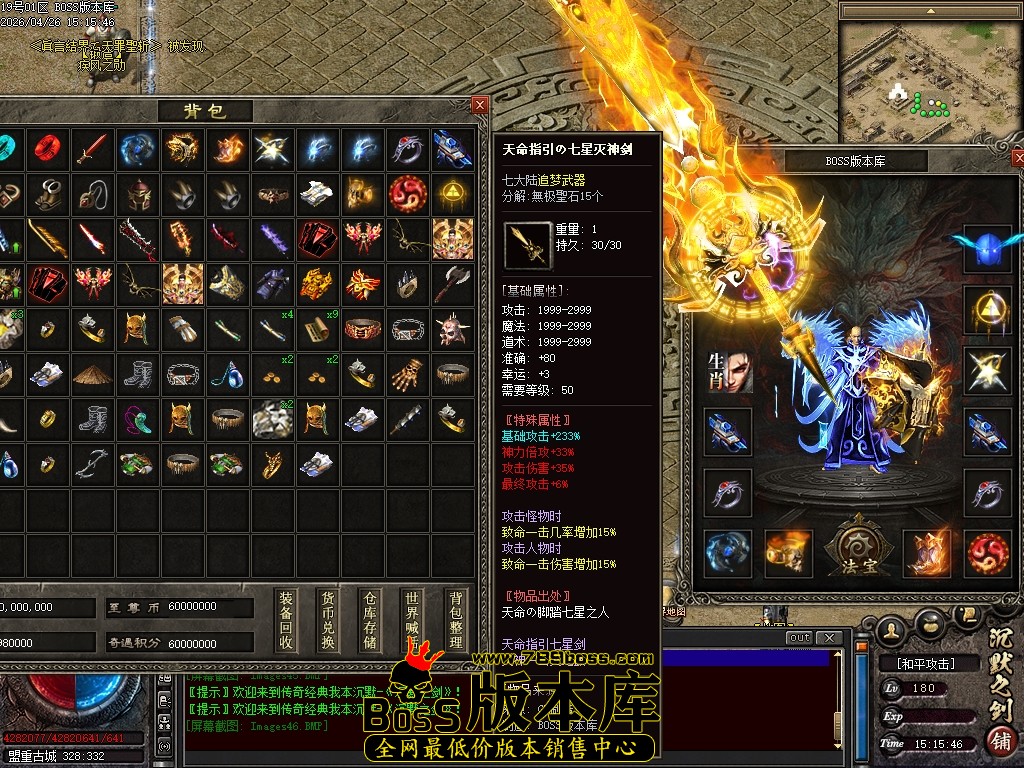Screen dimensions: 1024x768
Task: Close the chat panel with X button
Action: click(x=829, y=638)
